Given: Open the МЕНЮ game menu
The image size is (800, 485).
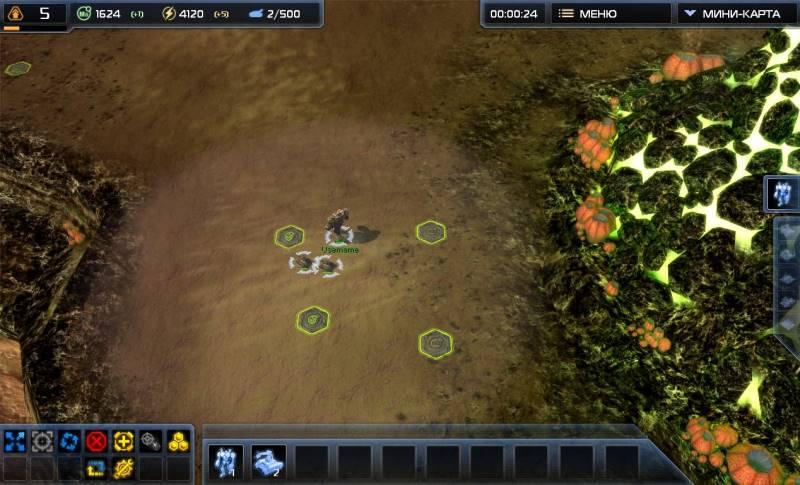Looking at the screenshot, I should coord(609,14).
